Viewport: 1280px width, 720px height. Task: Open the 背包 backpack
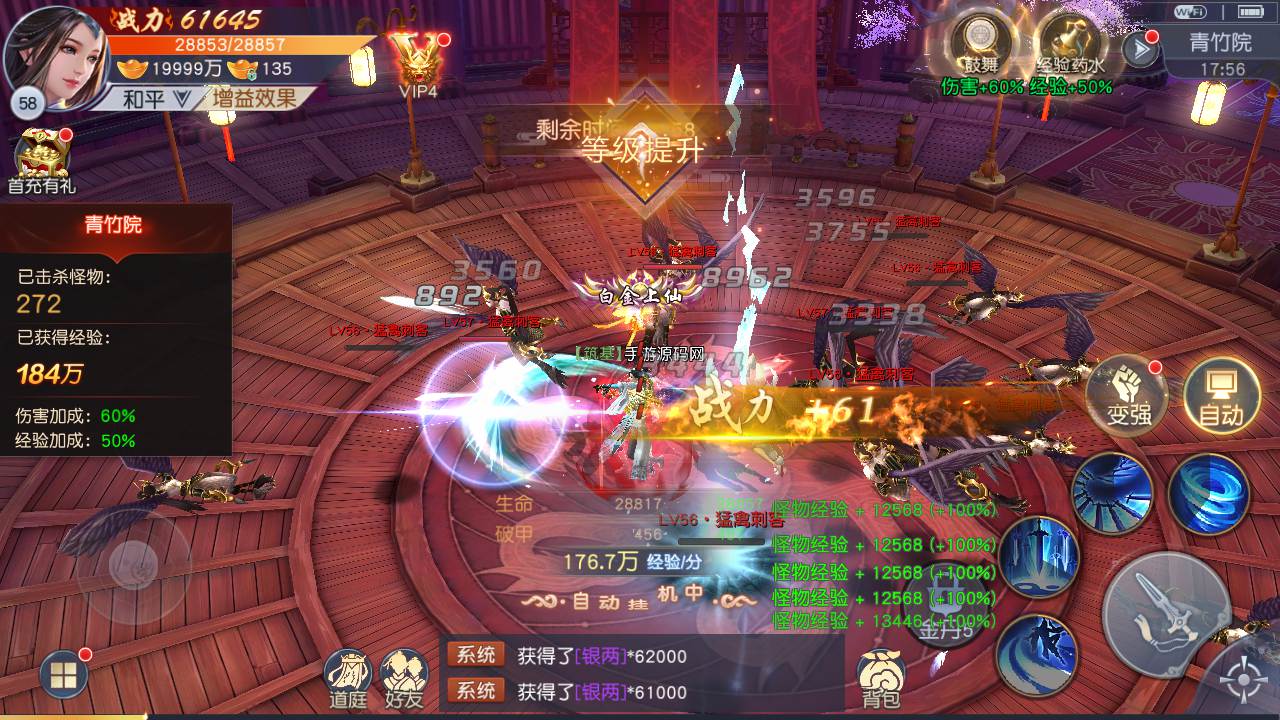point(881,678)
